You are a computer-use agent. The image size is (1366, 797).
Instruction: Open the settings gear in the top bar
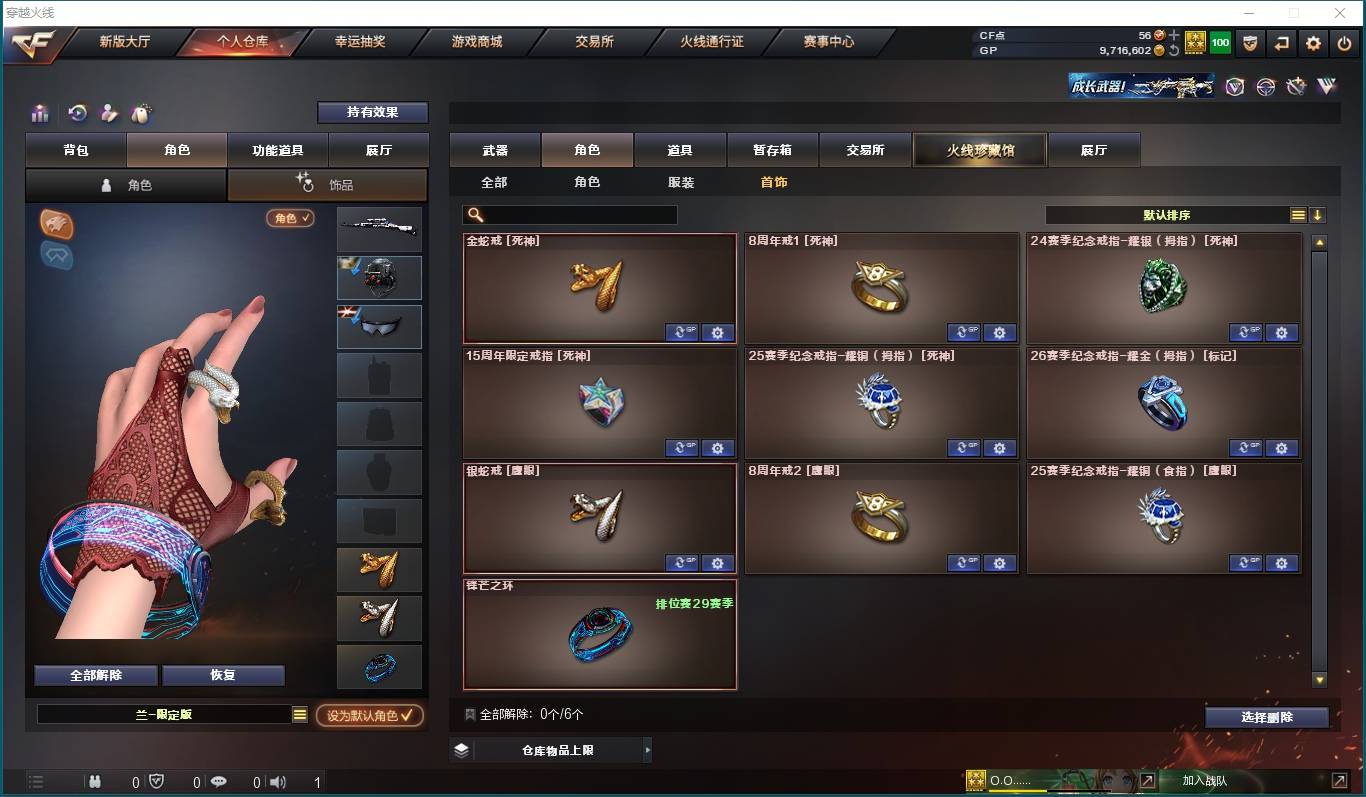click(x=1313, y=43)
